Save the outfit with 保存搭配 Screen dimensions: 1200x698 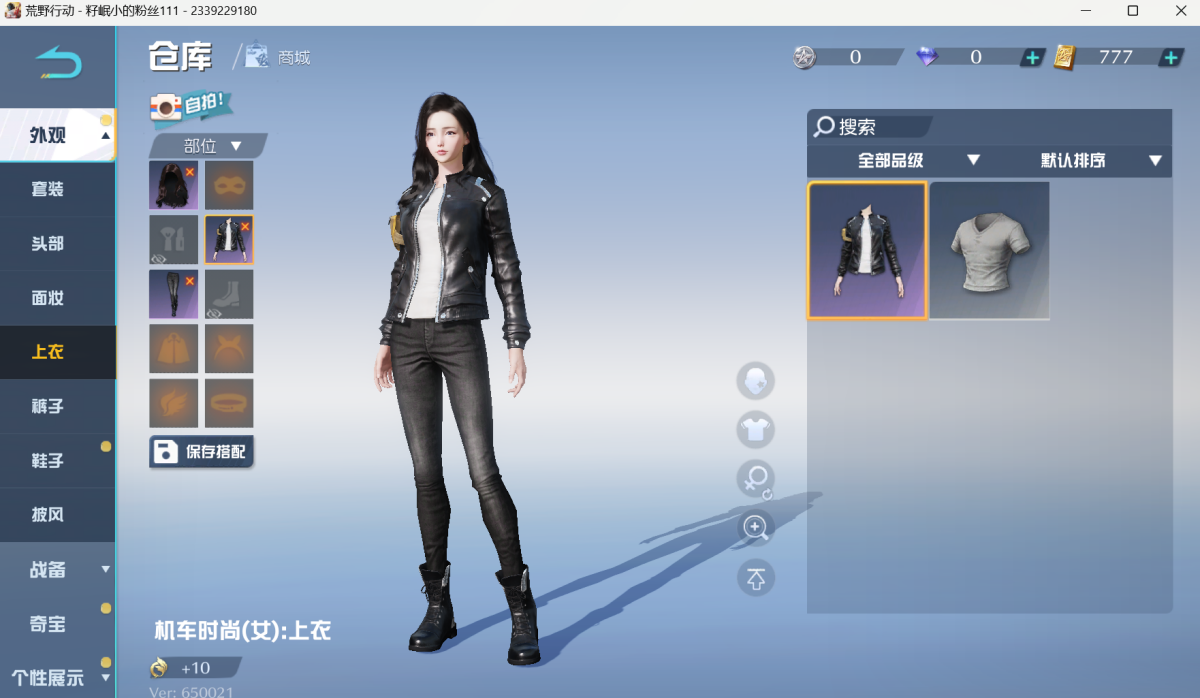coord(202,452)
